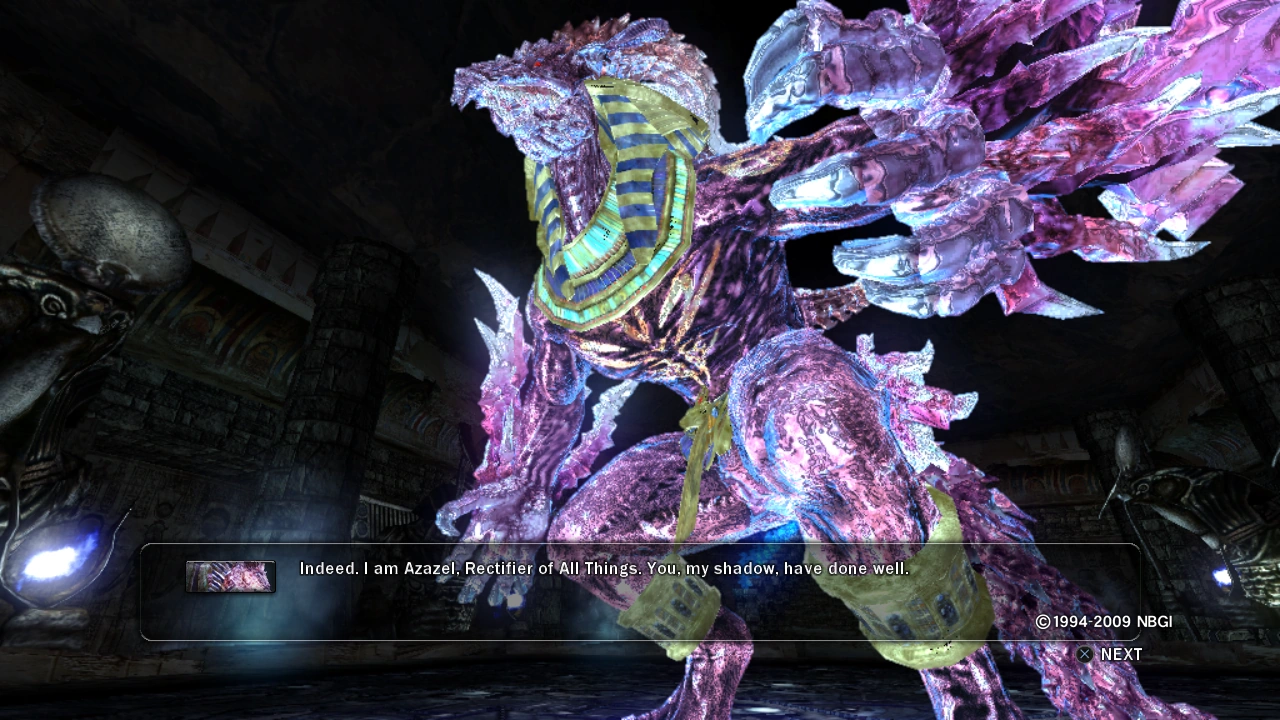Click the copyright 1994-2009 NBGI text
The height and width of the screenshot is (720, 1280).
(1105, 621)
